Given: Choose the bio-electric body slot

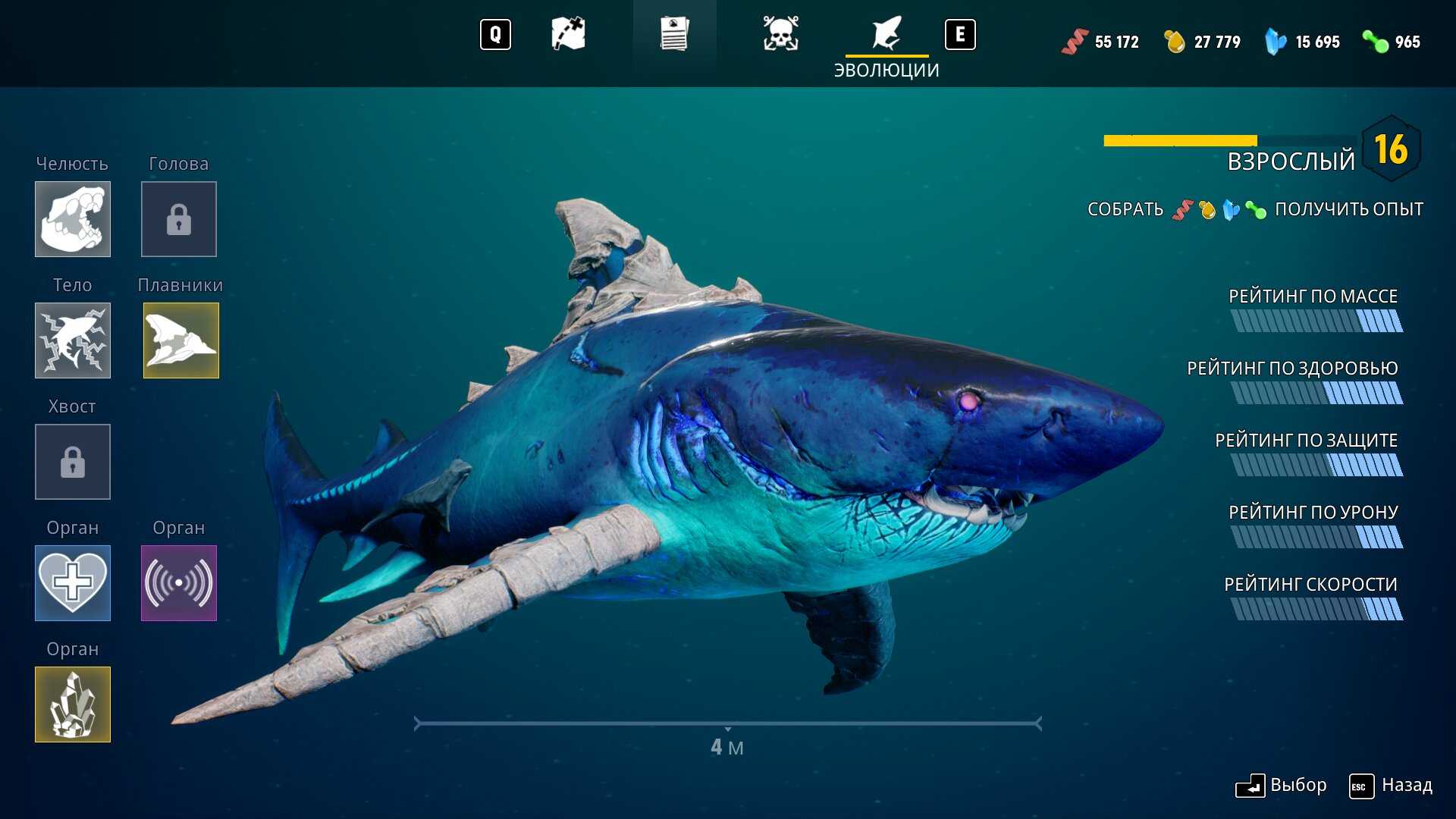Looking at the screenshot, I should coord(73,340).
